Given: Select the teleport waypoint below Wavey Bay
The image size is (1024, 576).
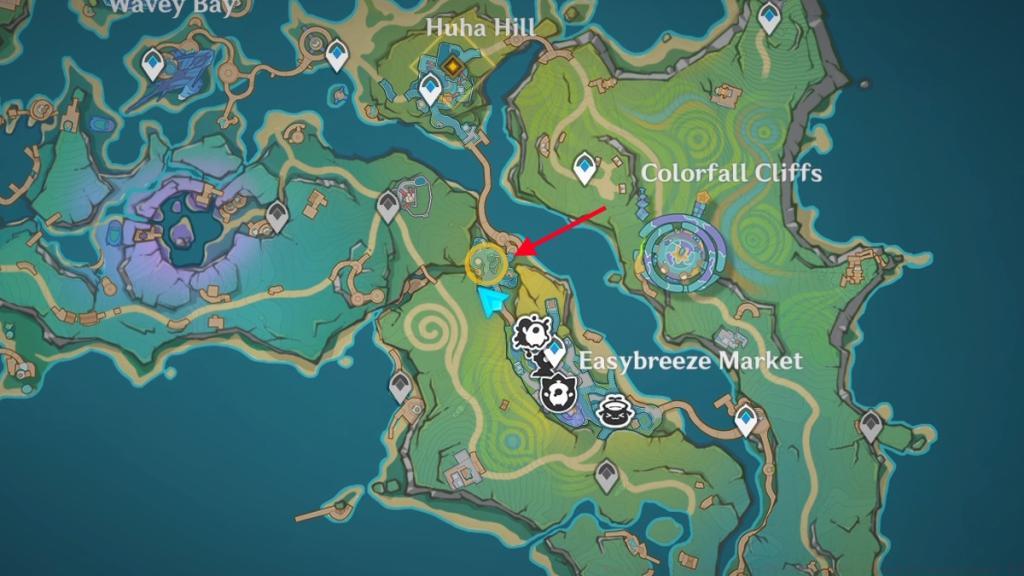Looking at the screenshot, I should (152, 66).
